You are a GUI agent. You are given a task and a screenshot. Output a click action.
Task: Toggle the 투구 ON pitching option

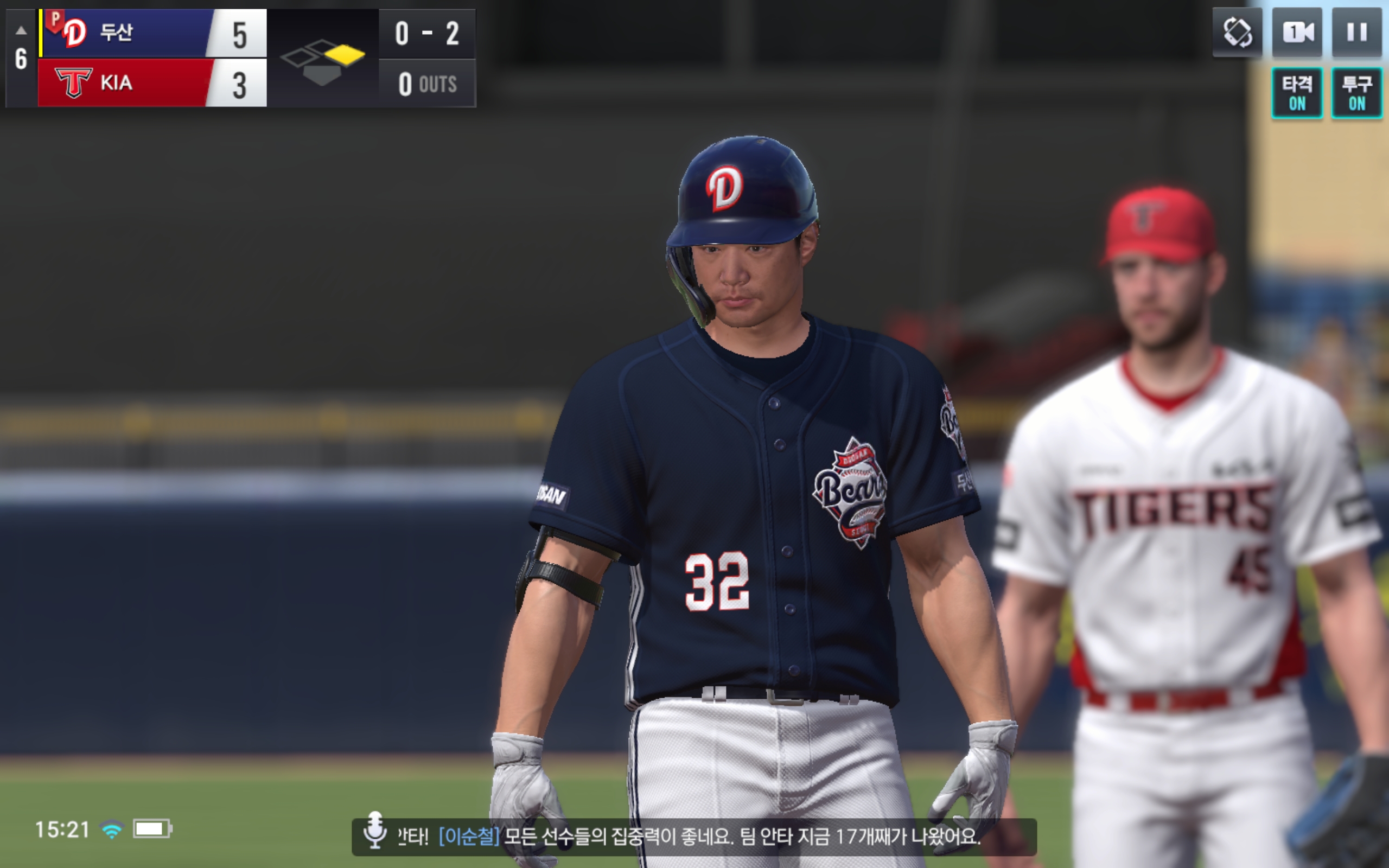coord(1356,93)
